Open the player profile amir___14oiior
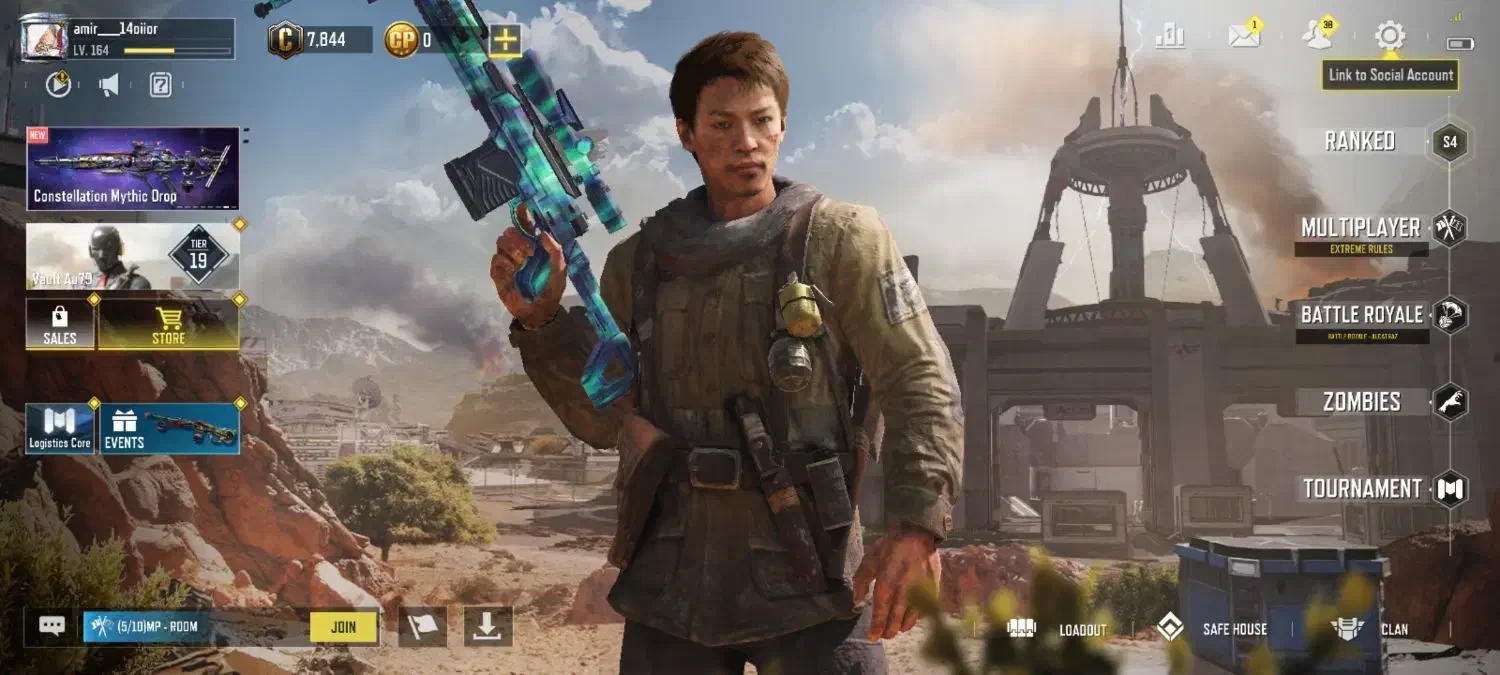1500x675 pixels. click(x=128, y=38)
